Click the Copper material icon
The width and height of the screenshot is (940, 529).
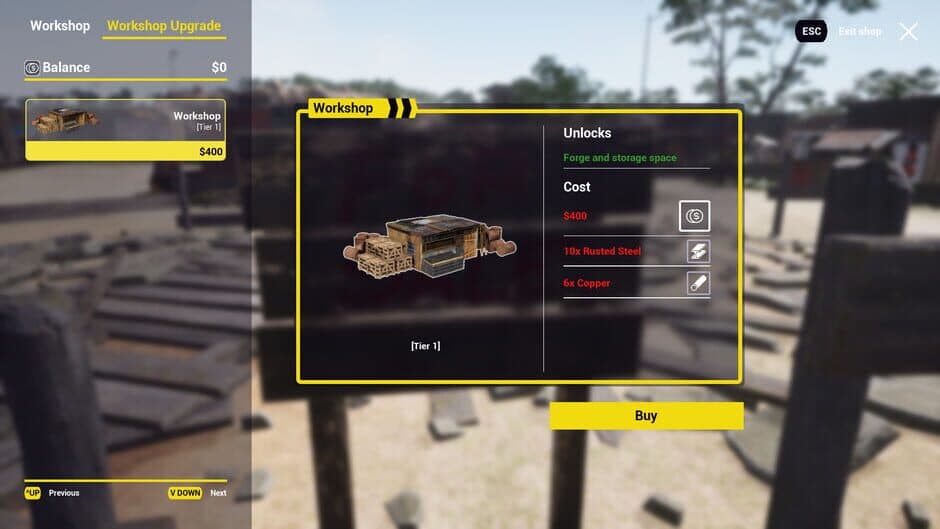(698, 283)
